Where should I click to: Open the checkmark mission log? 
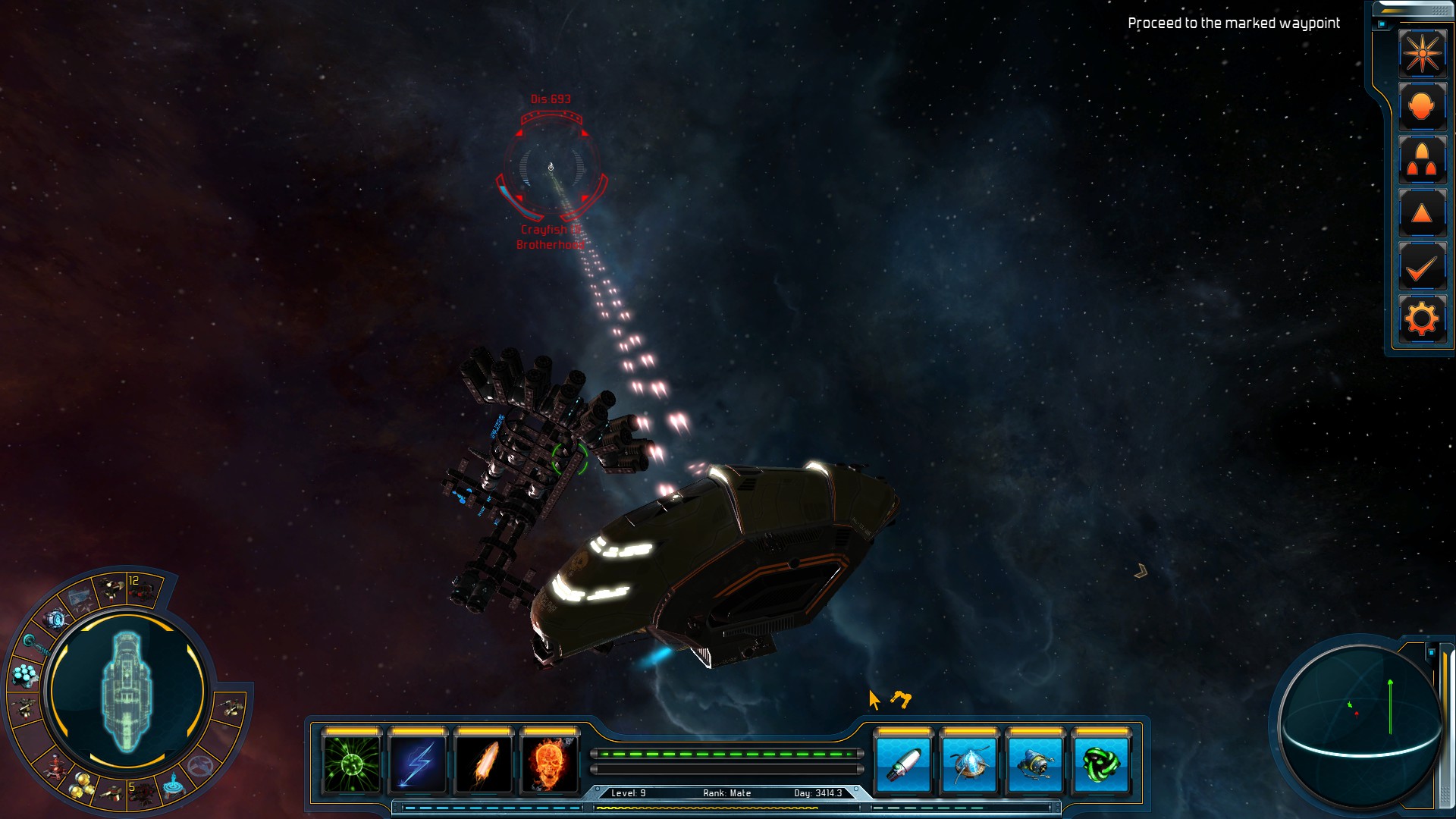click(1422, 267)
